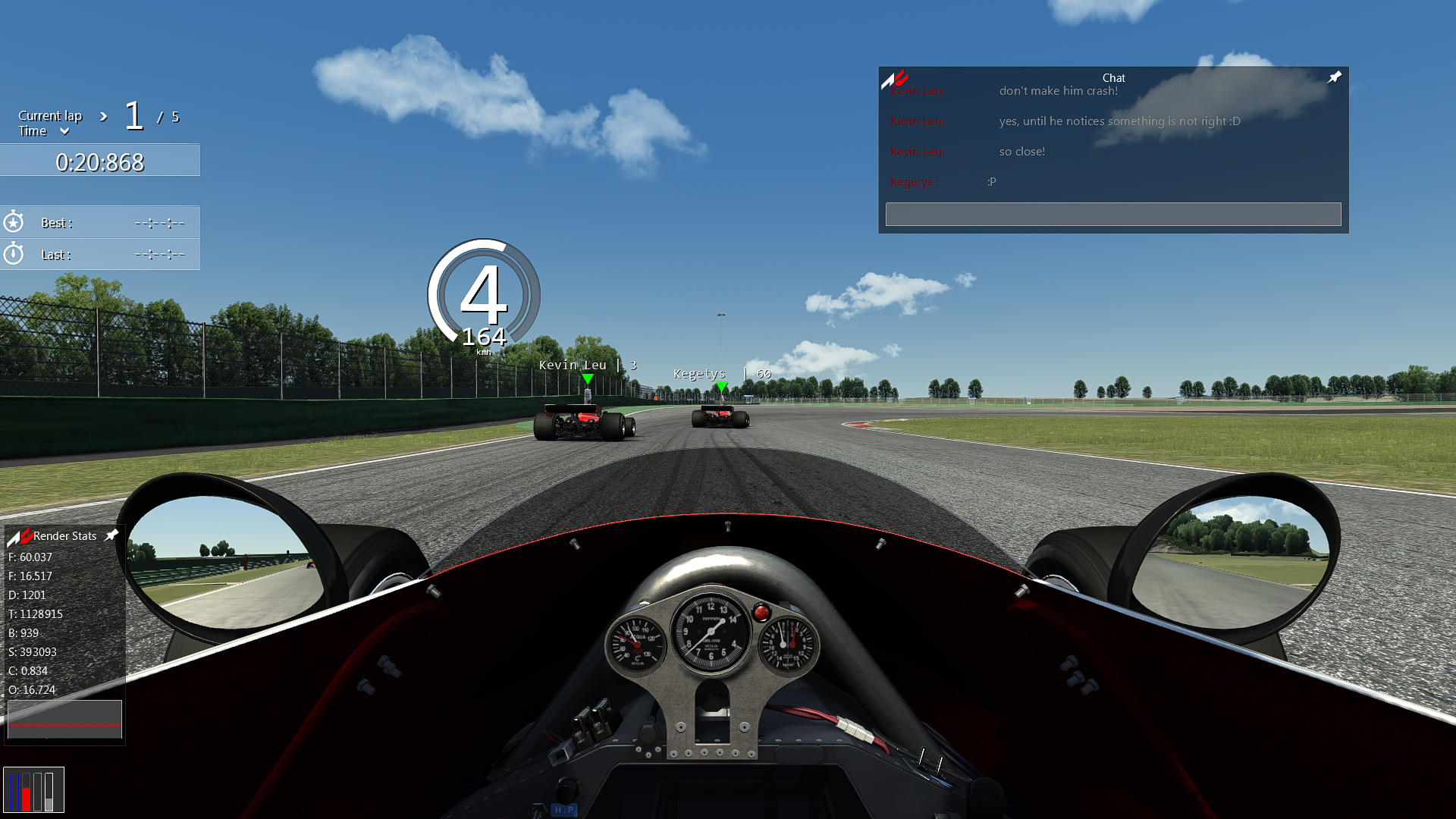Click the gear and speed indicator

click(x=484, y=297)
